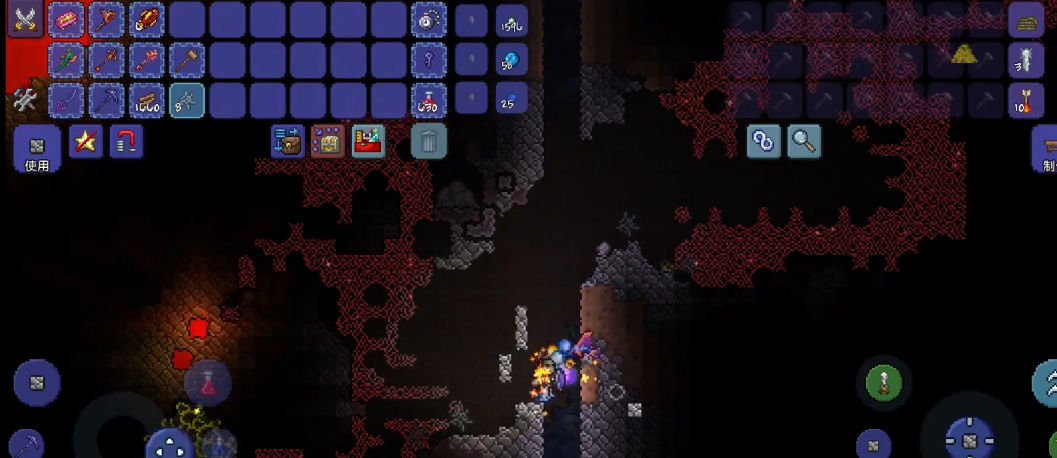Select the pink bar item slot
This screenshot has width=1057, height=458.
point(66,19)
